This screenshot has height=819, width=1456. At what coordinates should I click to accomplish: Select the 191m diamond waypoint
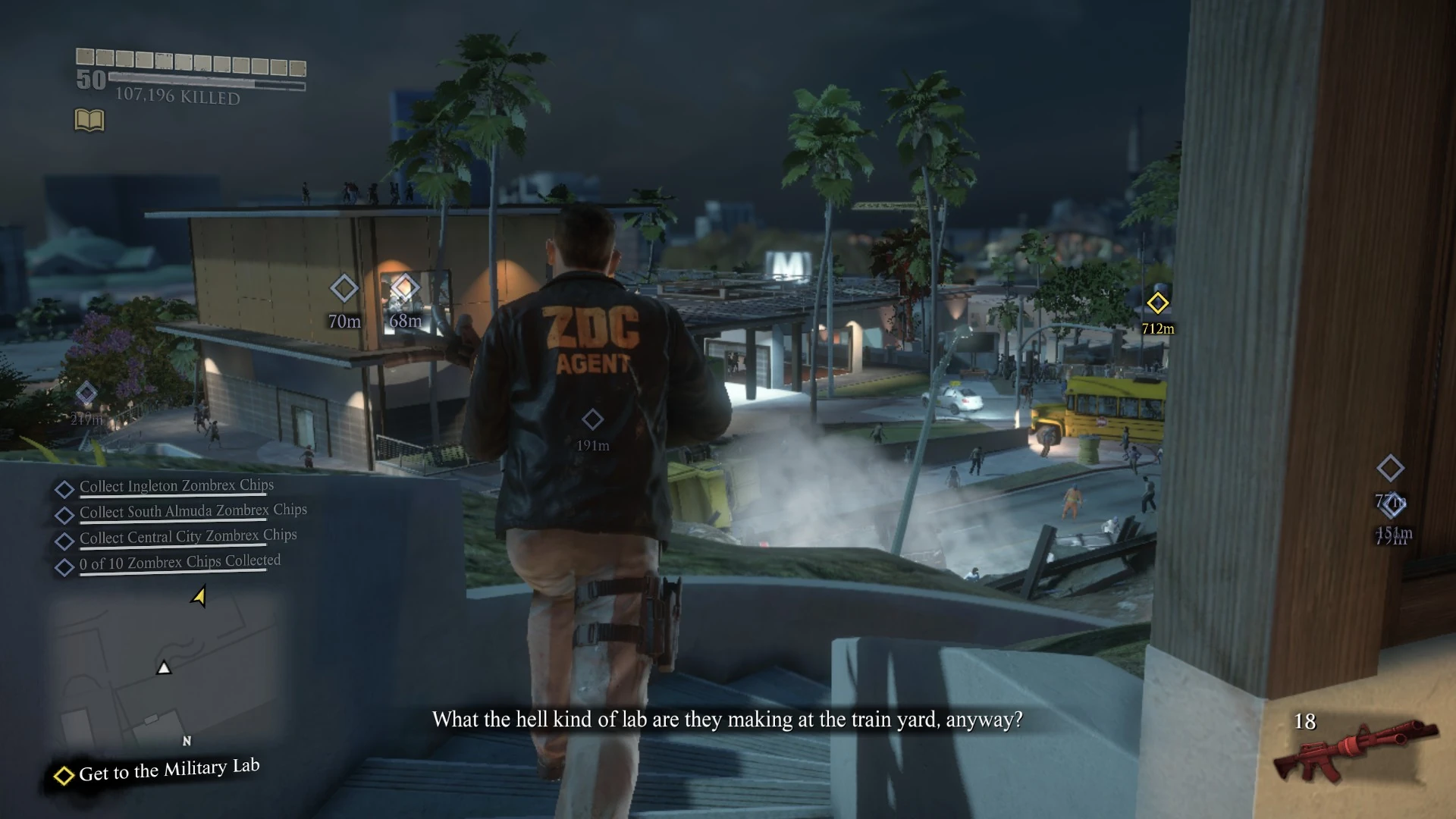click(593, 419)
